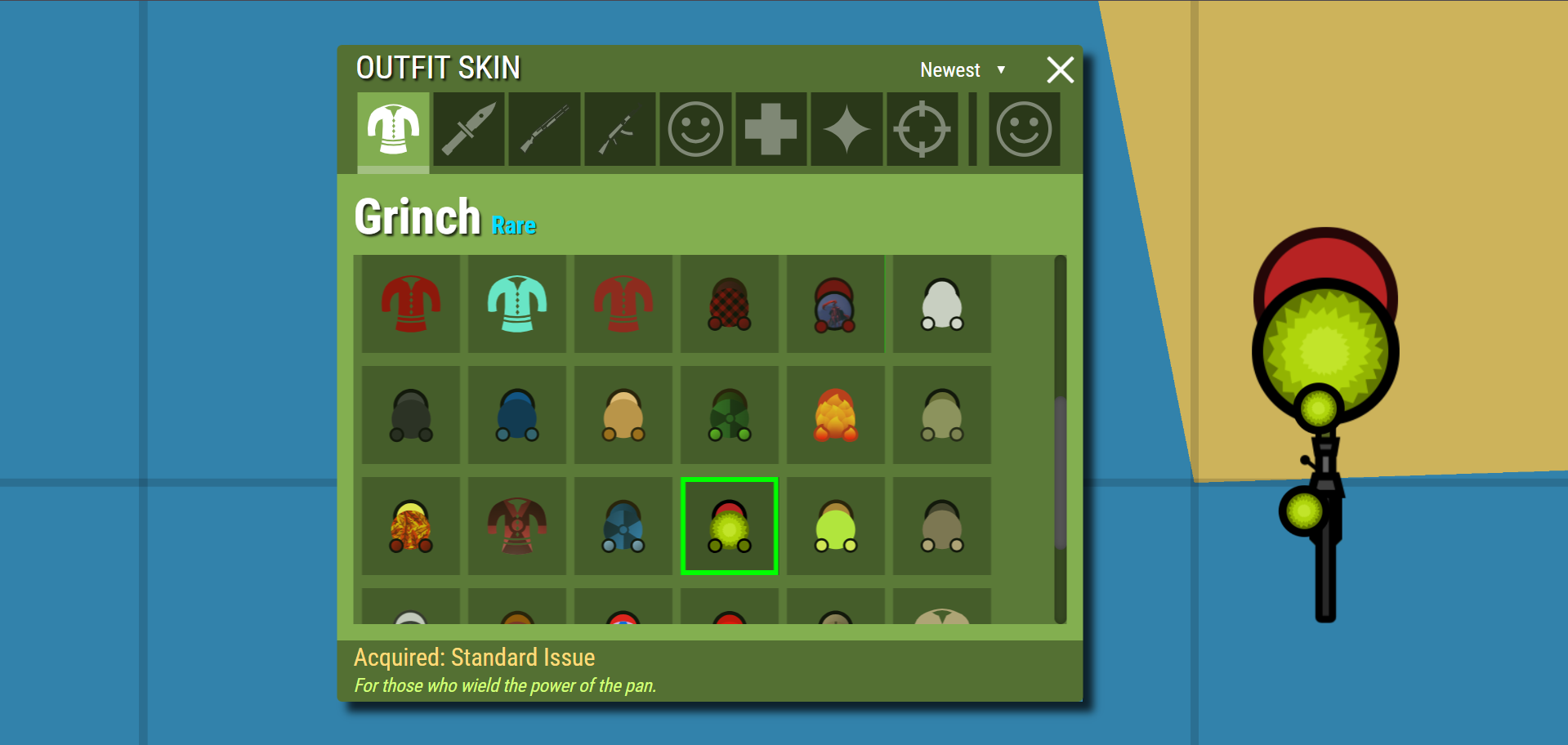Open the rightmost emote loadout tab
The width and height of the screenshot is (1568, 745).
(1023, 129)
